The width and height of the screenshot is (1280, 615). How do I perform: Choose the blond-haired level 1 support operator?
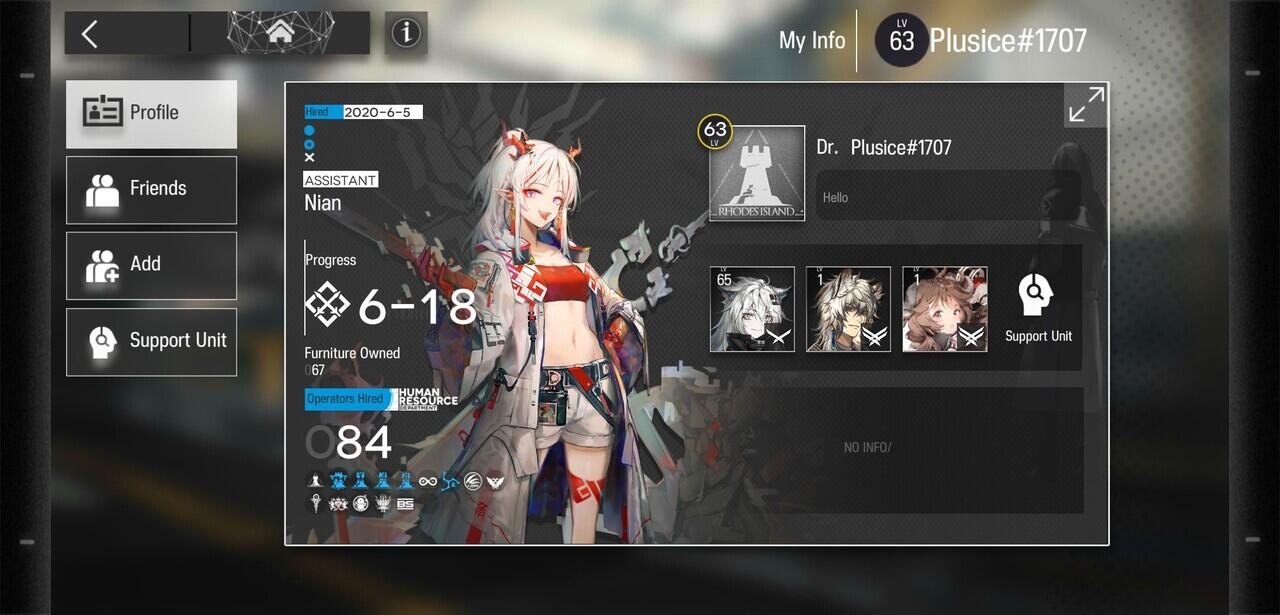coord(848,309)
